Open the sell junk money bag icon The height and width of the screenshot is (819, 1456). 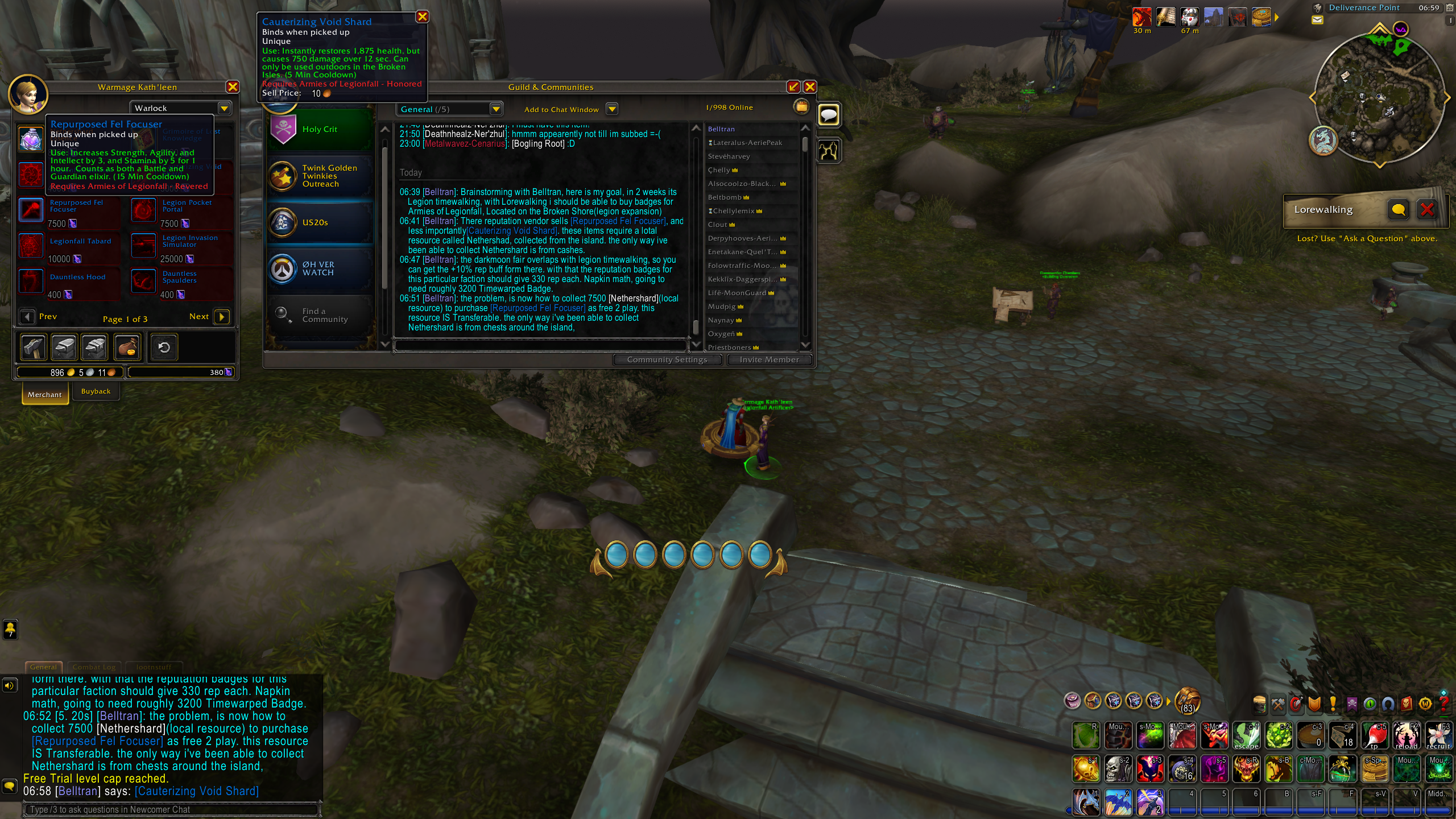[x=127, y=347]
